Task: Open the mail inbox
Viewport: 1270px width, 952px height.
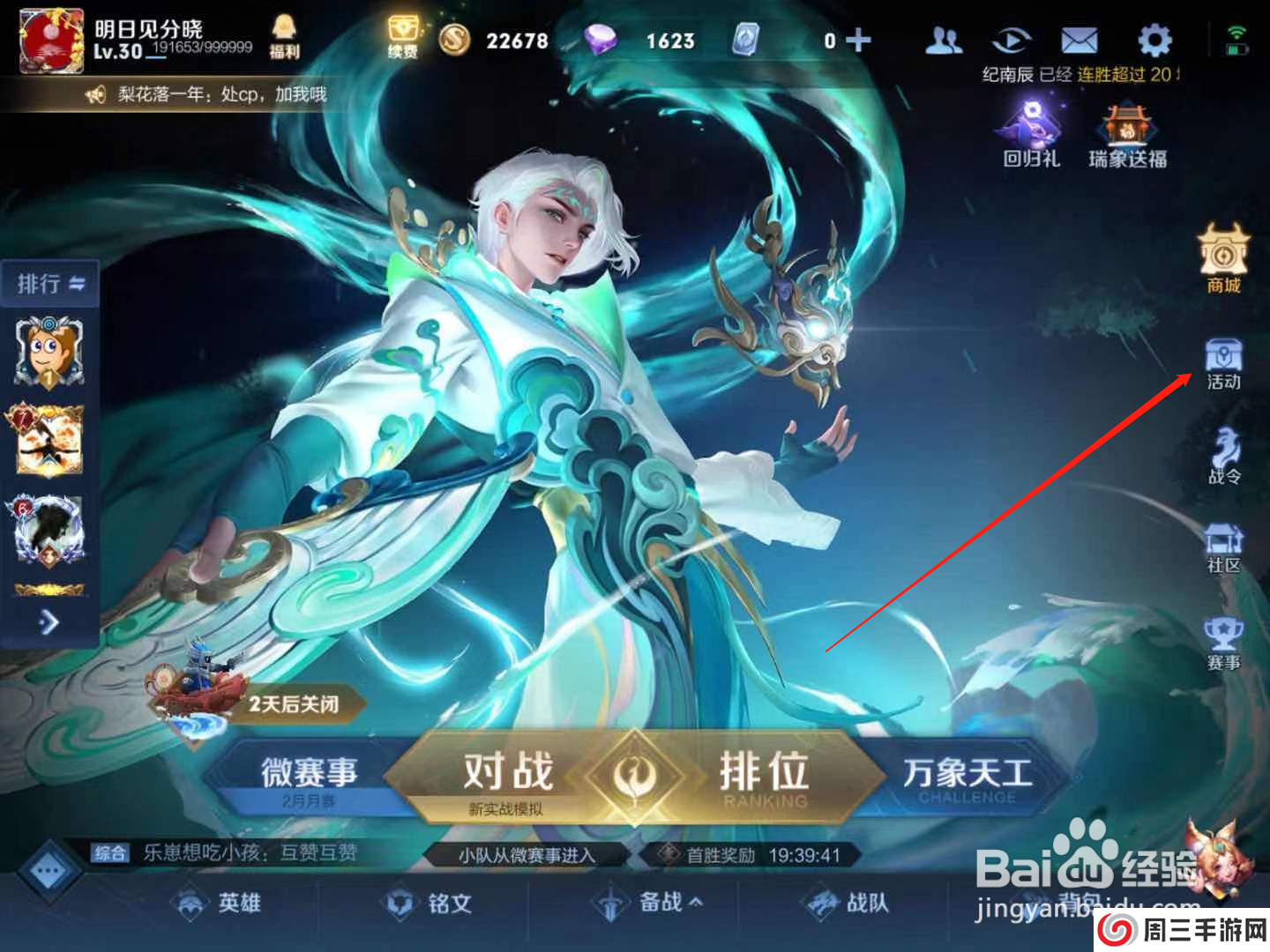Action: 1079,40
